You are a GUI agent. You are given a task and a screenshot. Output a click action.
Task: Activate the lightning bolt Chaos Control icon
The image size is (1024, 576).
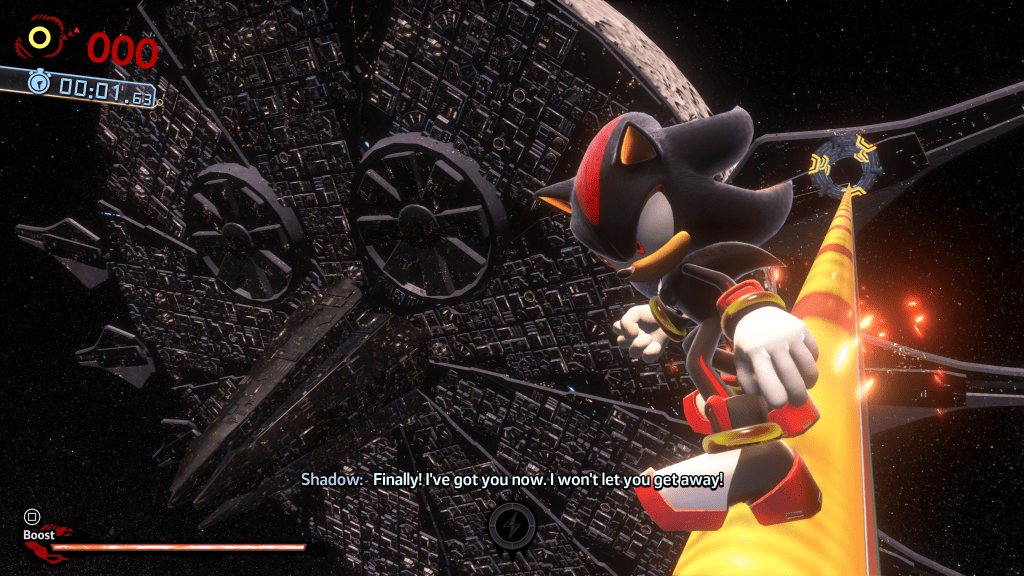[511, 525]
